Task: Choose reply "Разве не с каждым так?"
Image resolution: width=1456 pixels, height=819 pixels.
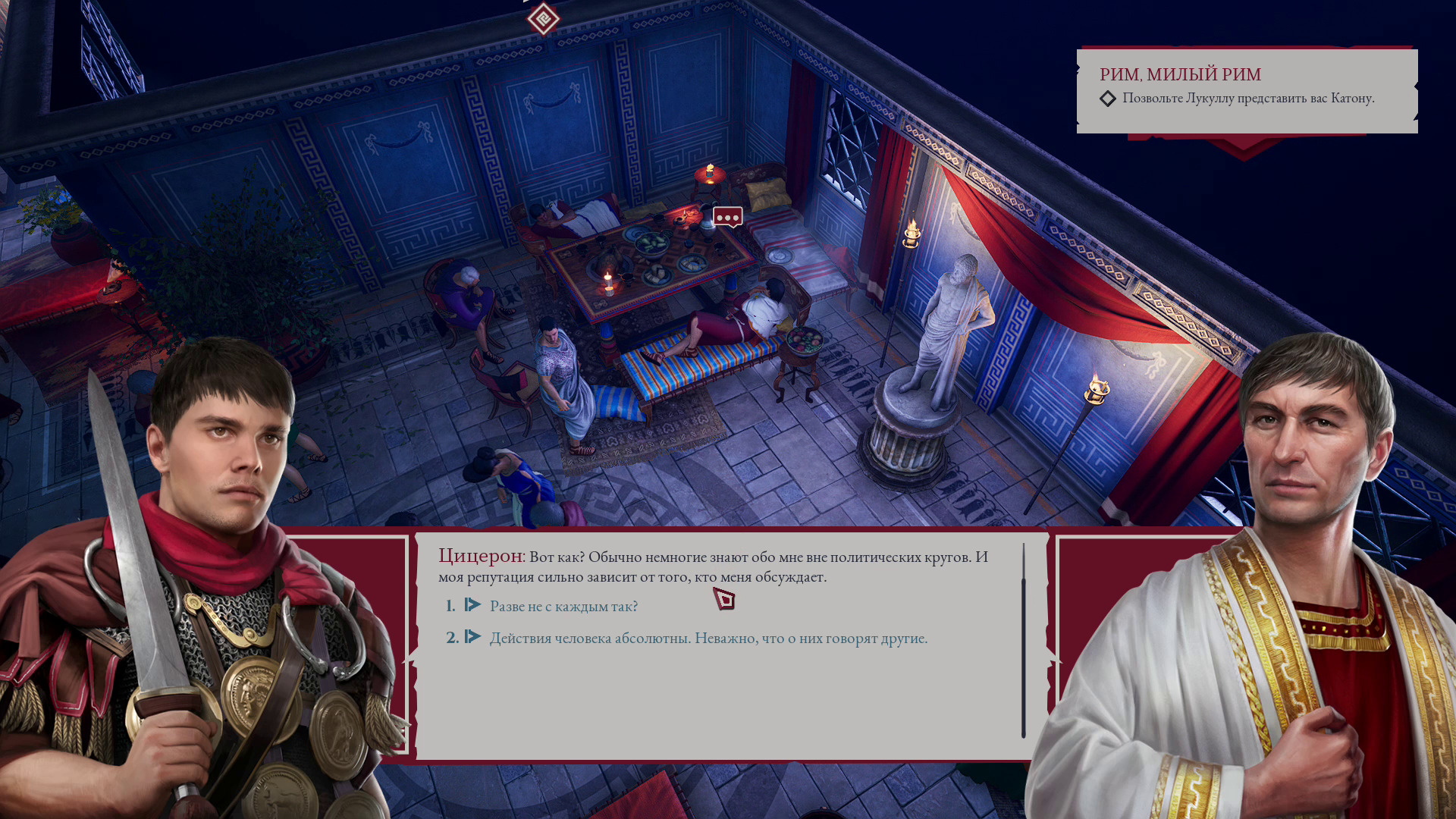Action: pos(563,606)
